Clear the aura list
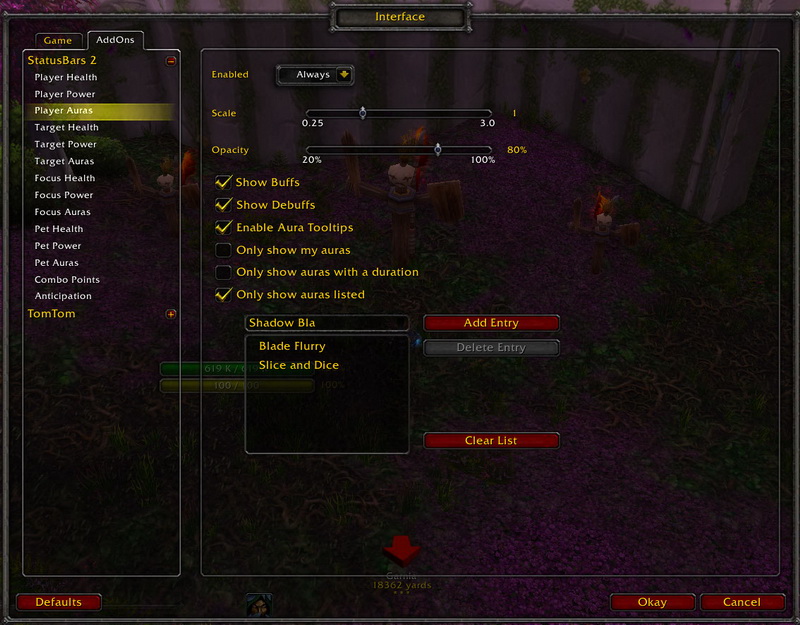This screenshot has height=625, width=800. point(490,441)
